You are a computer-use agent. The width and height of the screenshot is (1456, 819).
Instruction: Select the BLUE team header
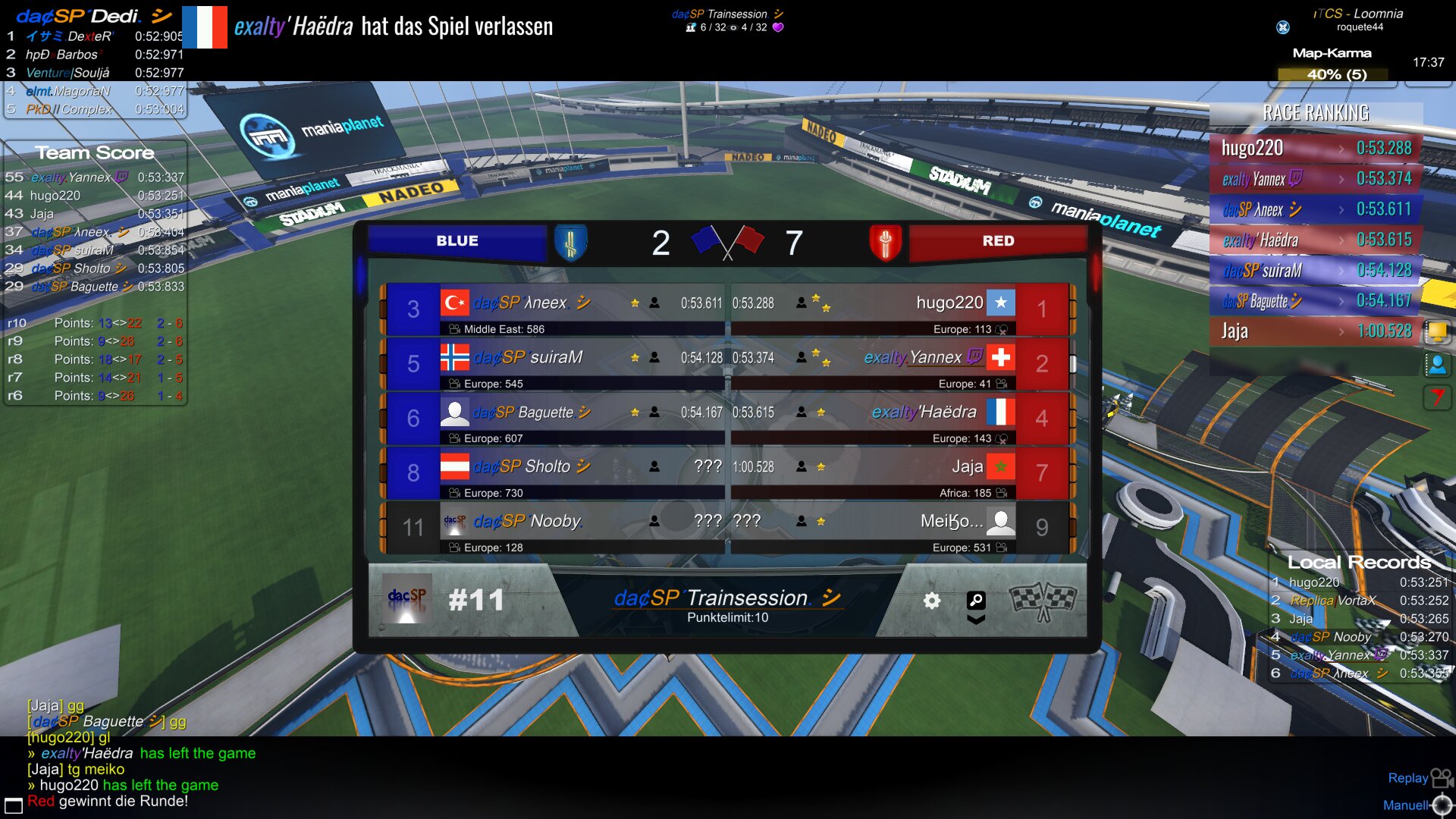coord(457,241)
